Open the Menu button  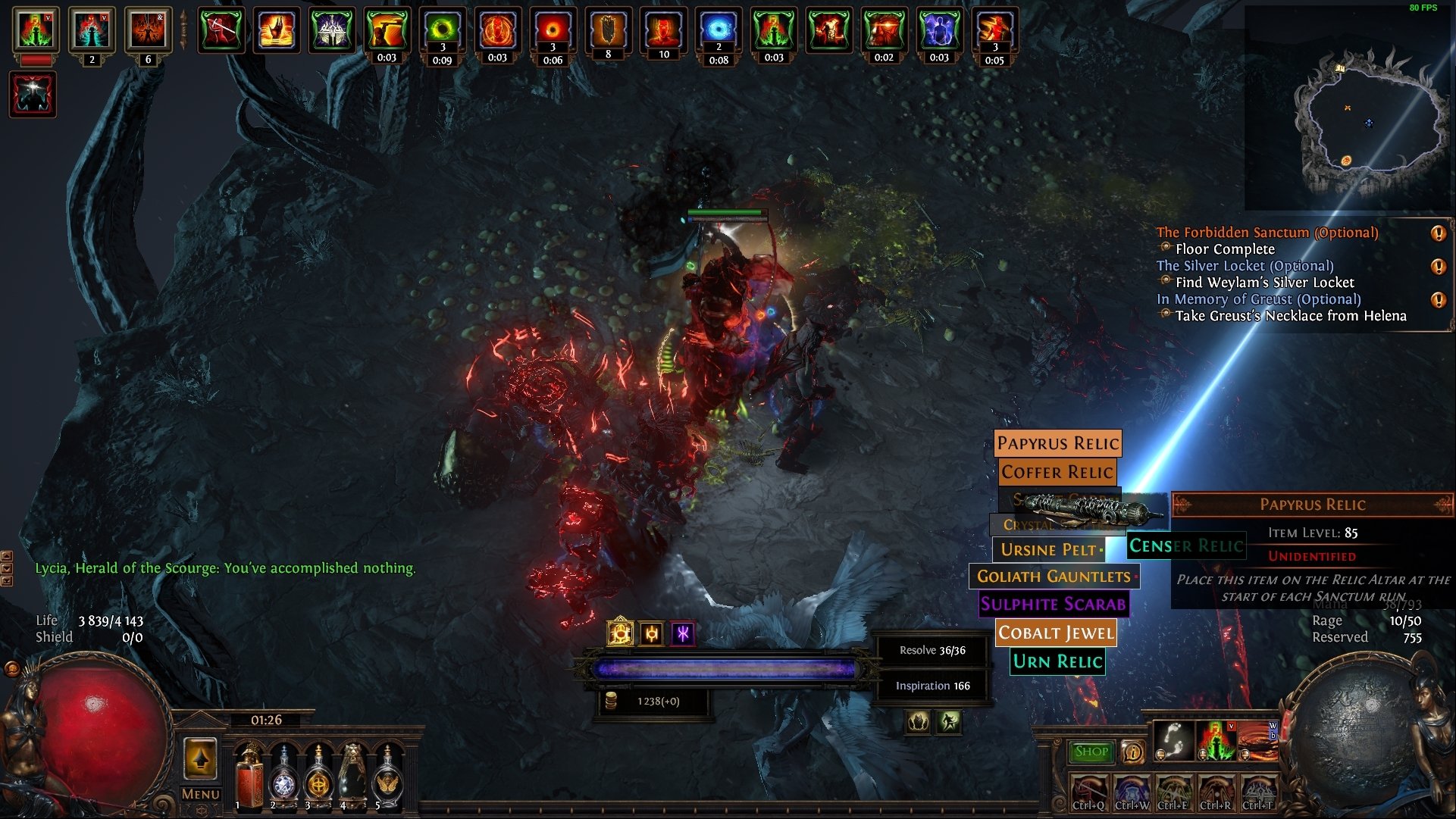[201, 794]
